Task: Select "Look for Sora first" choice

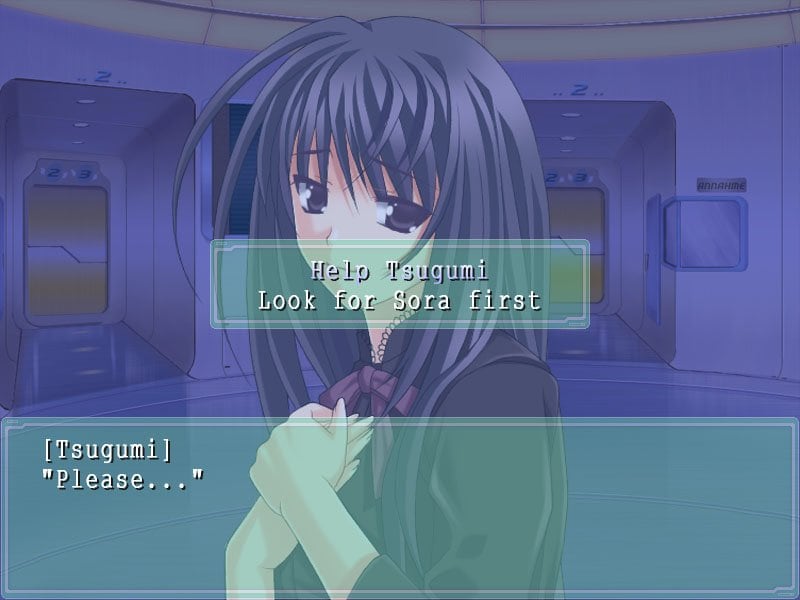Action: pos(399,300)
